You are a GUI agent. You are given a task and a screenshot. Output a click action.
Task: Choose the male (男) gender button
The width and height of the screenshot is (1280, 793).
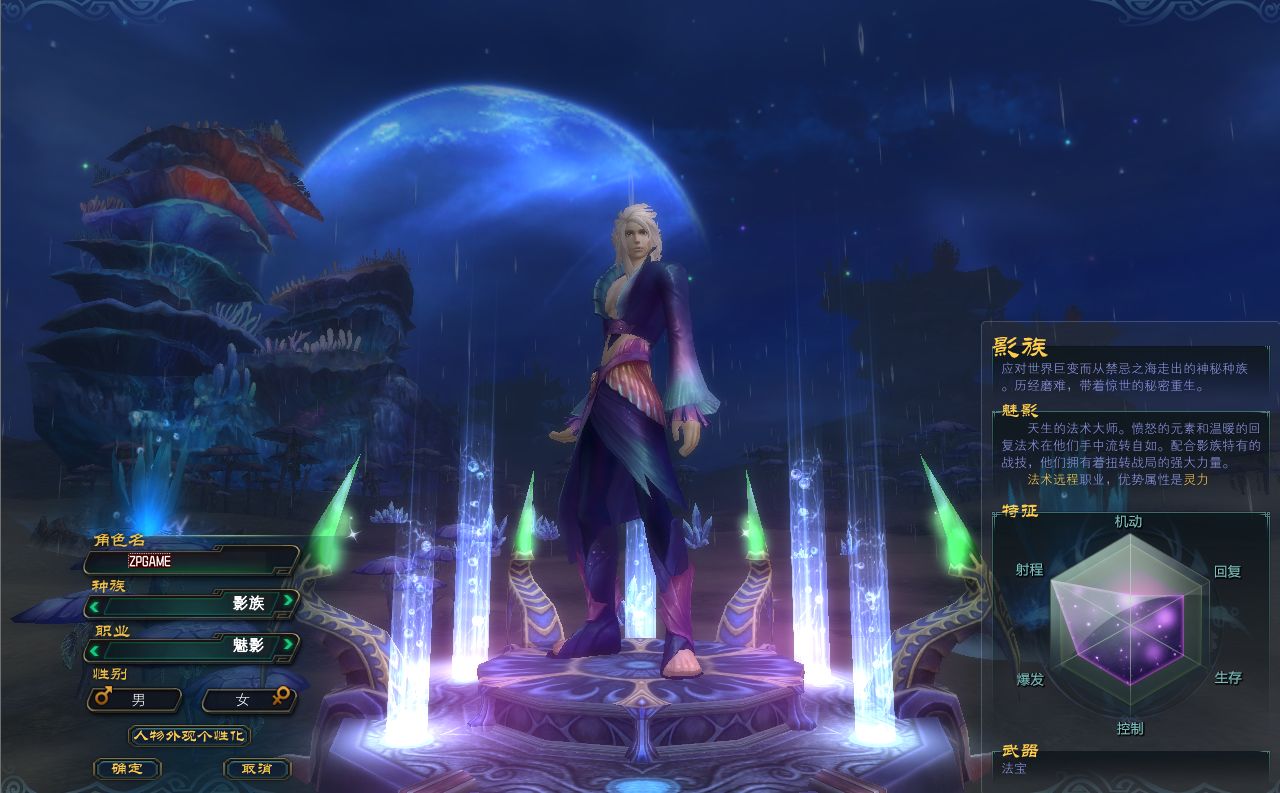point(136,700)
